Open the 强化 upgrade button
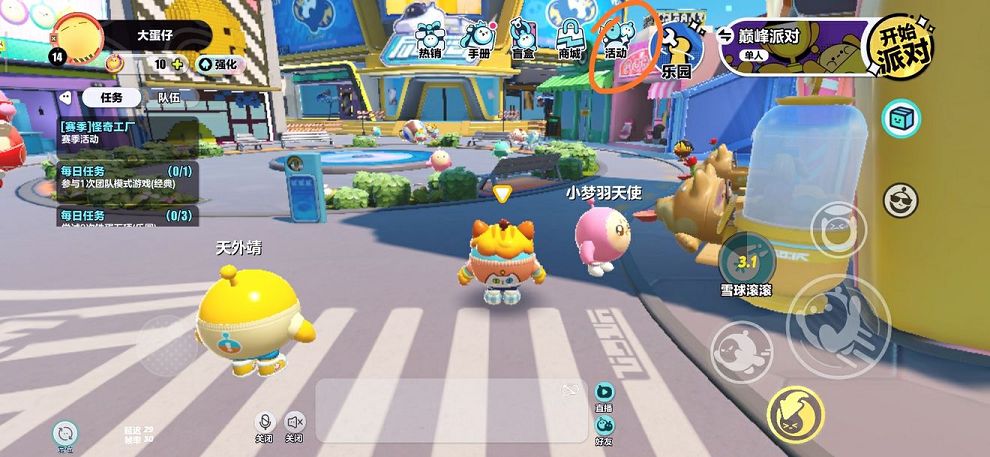 [218, 64]
